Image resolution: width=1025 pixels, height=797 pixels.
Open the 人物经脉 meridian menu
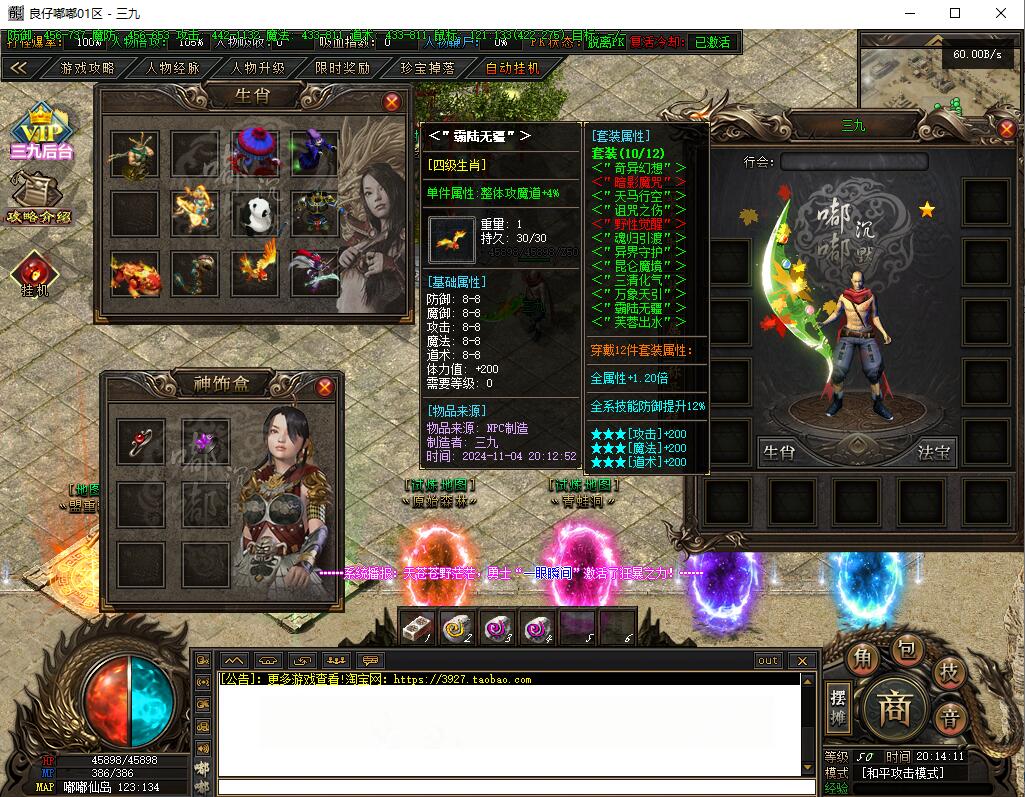coord(173,68)
